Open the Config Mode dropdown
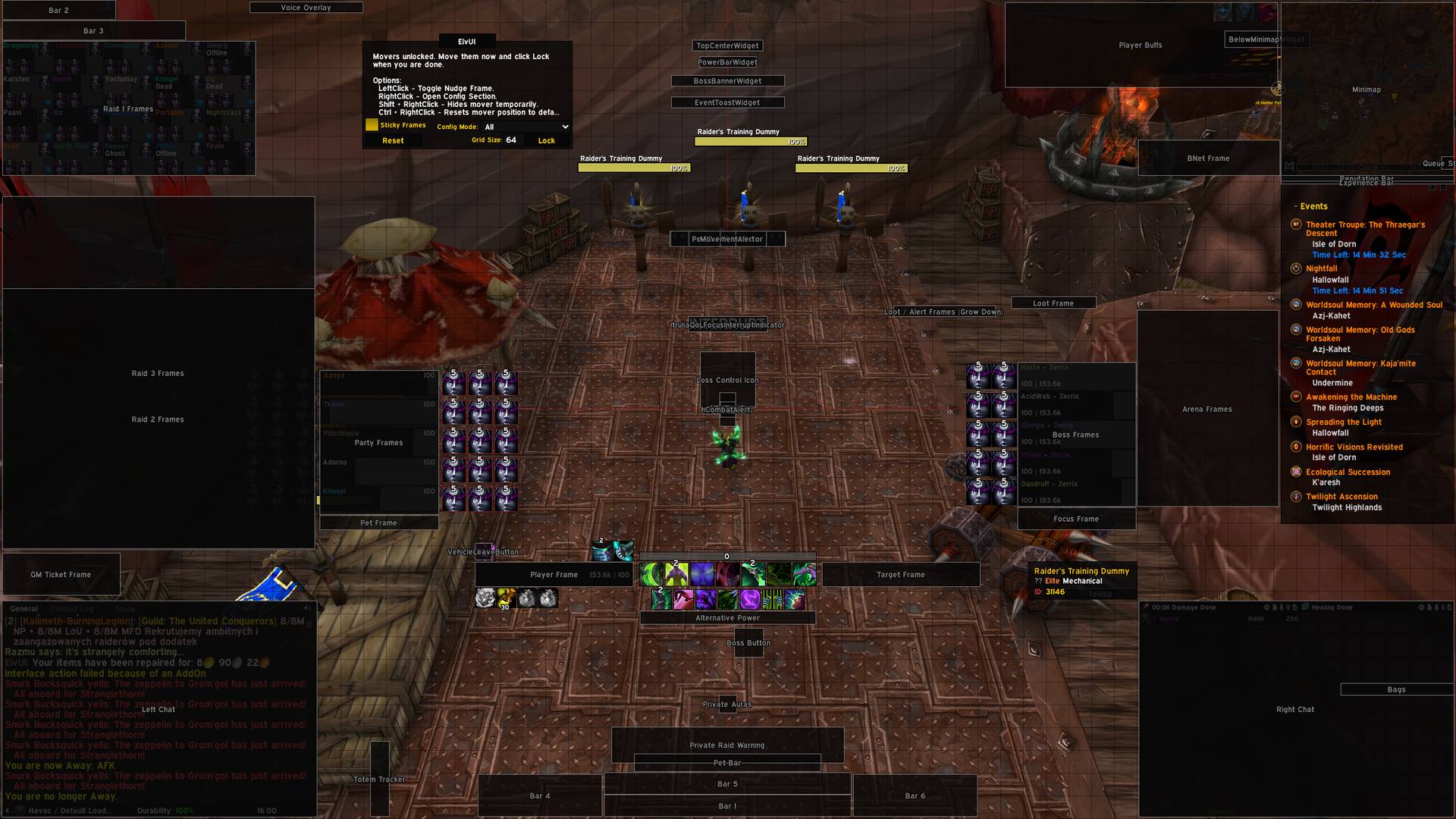 click(x=526, y=127)
